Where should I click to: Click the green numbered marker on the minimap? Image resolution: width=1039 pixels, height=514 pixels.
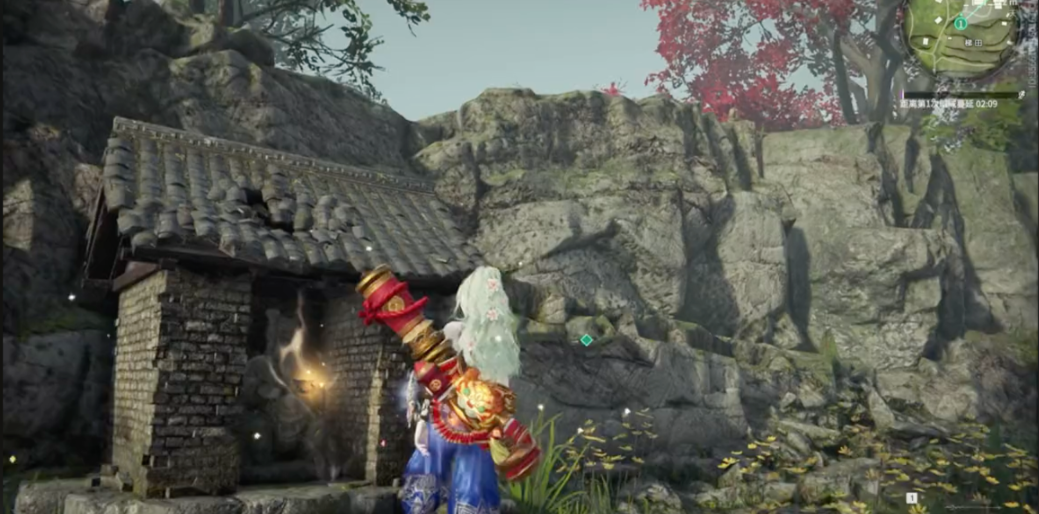[960, 22]
